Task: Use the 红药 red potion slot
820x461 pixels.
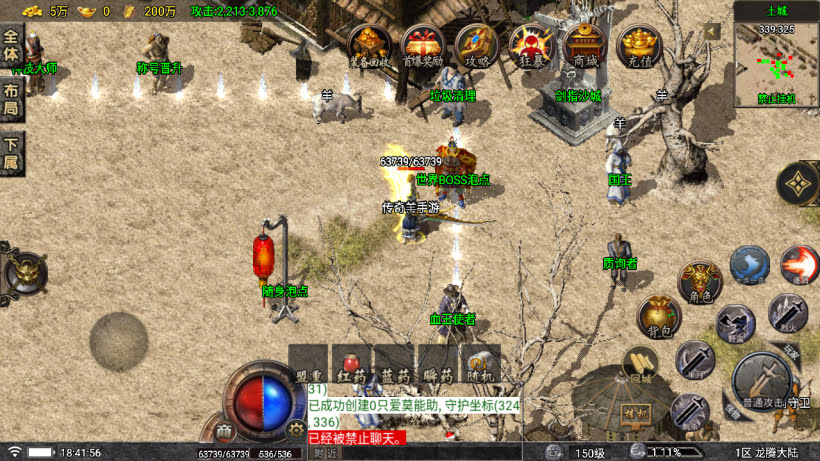Action: (351, 365)
